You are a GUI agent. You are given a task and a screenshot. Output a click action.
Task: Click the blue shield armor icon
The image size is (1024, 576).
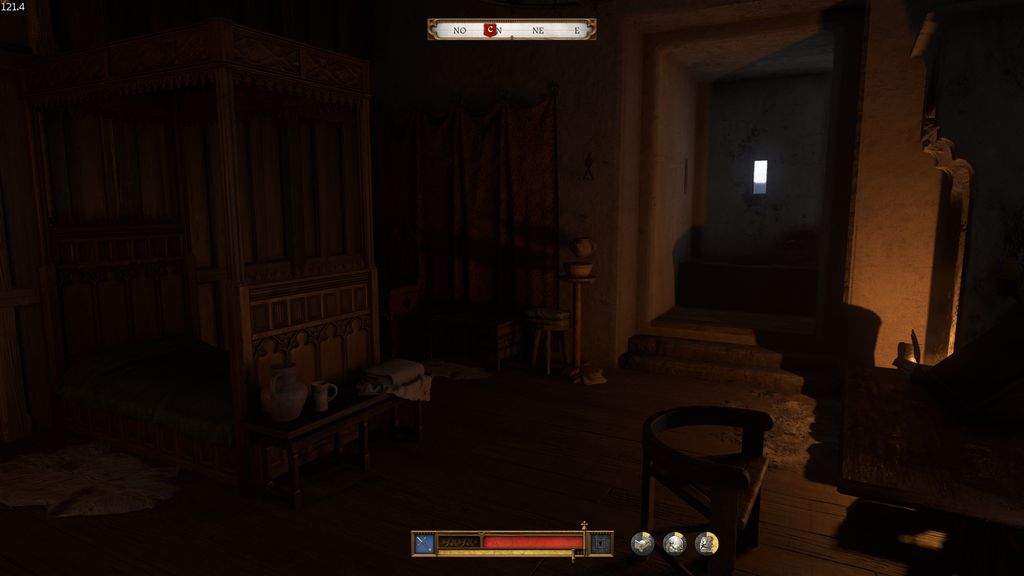pyautogui.click(x=600, y=543)
